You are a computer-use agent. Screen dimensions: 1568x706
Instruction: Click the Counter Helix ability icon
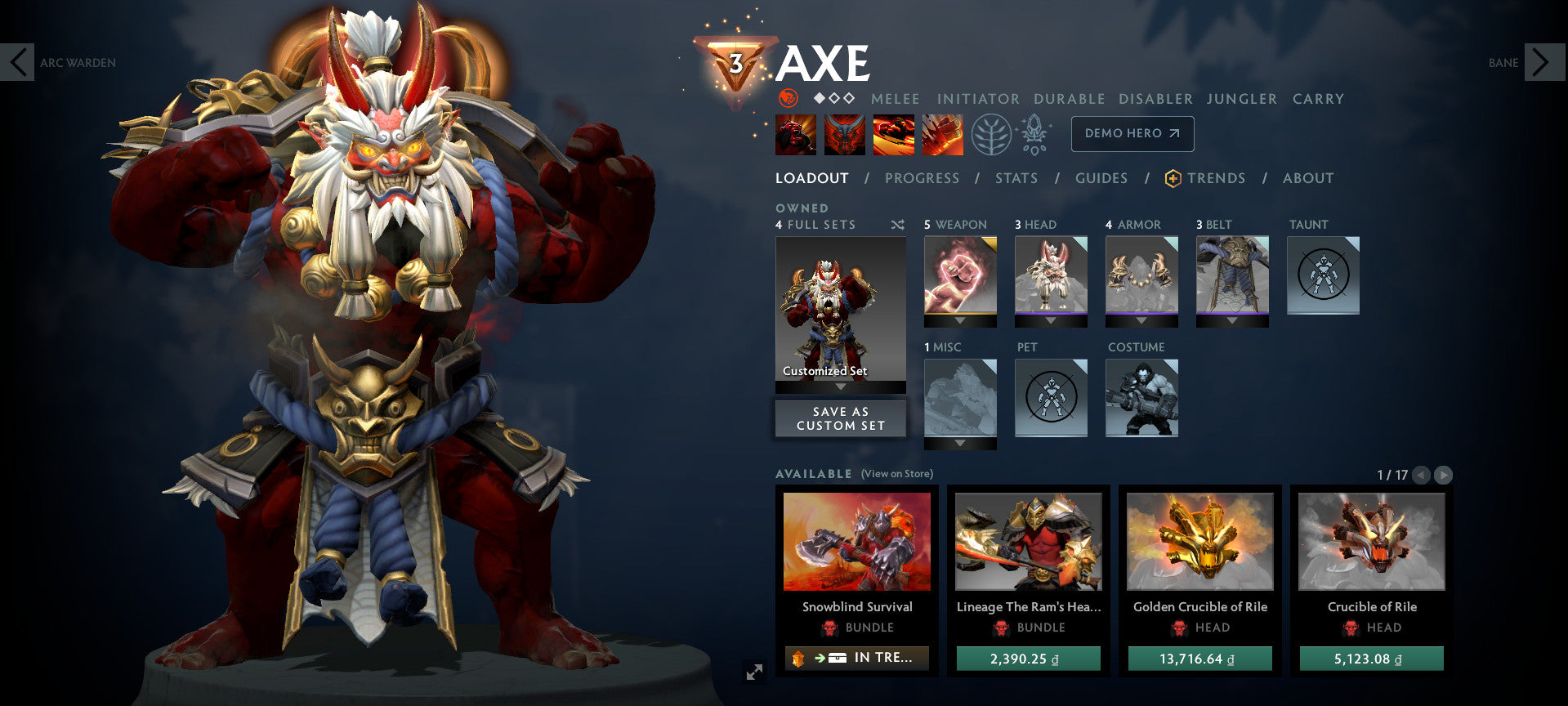point(893,134)
